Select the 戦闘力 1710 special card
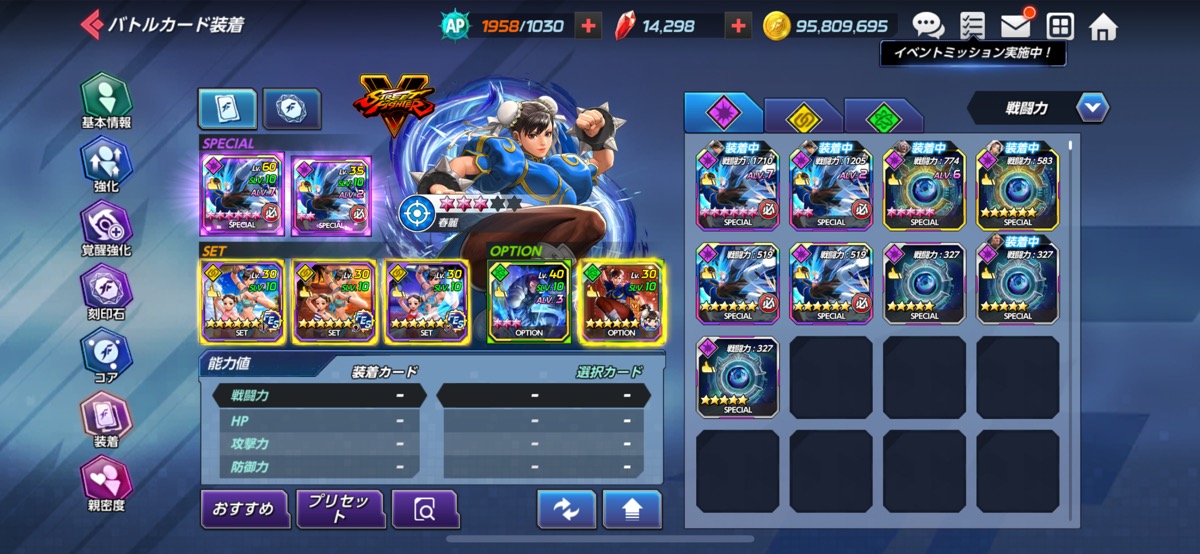Screen dimensions: 1200x554 pos(737,185)
